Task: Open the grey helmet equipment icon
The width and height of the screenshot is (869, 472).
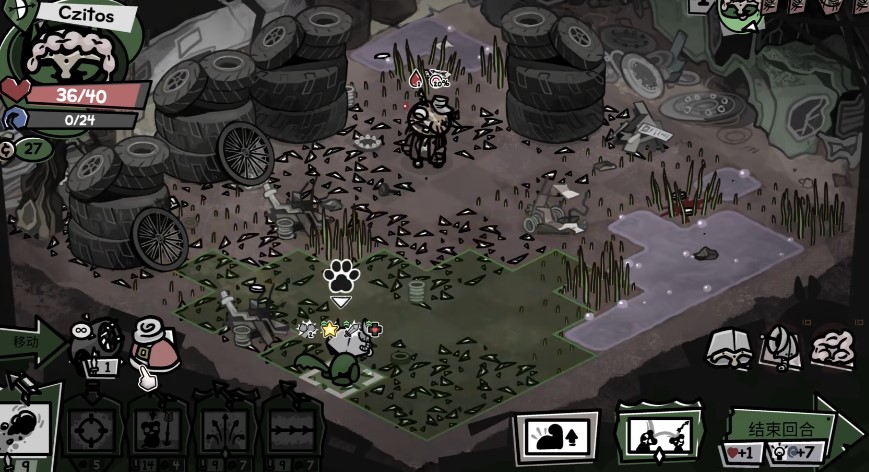Action: point(729,347)
